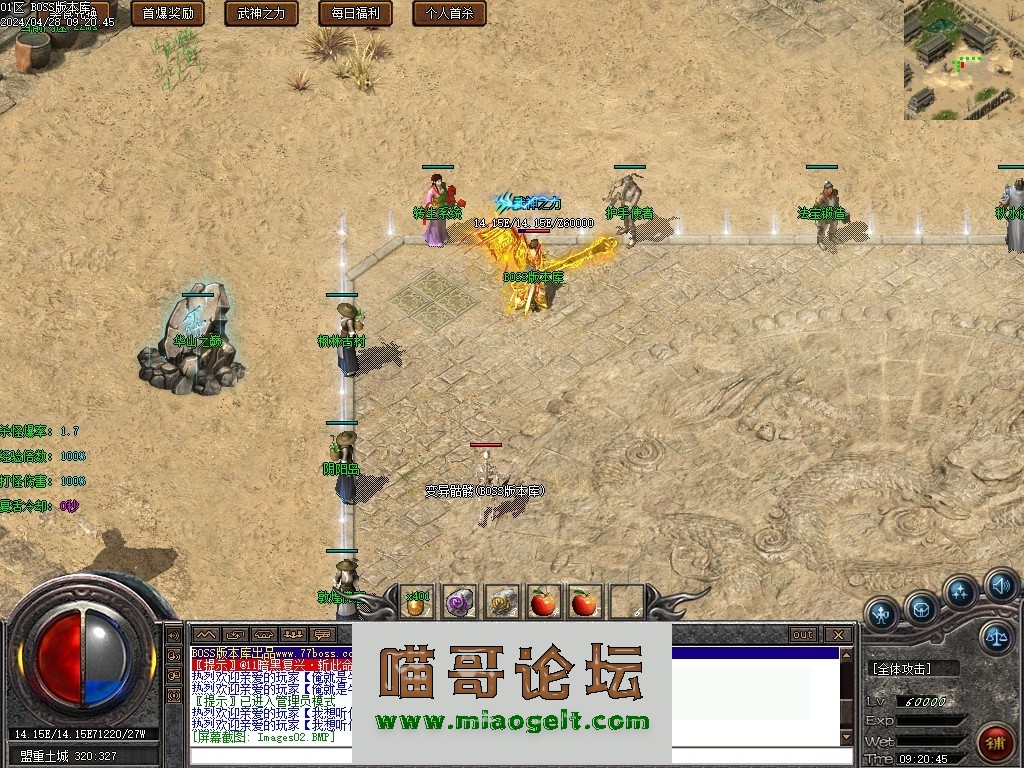Click the 'out' button on chat panel
This screenshot has height=768, width=1024.
pos(802,634)
